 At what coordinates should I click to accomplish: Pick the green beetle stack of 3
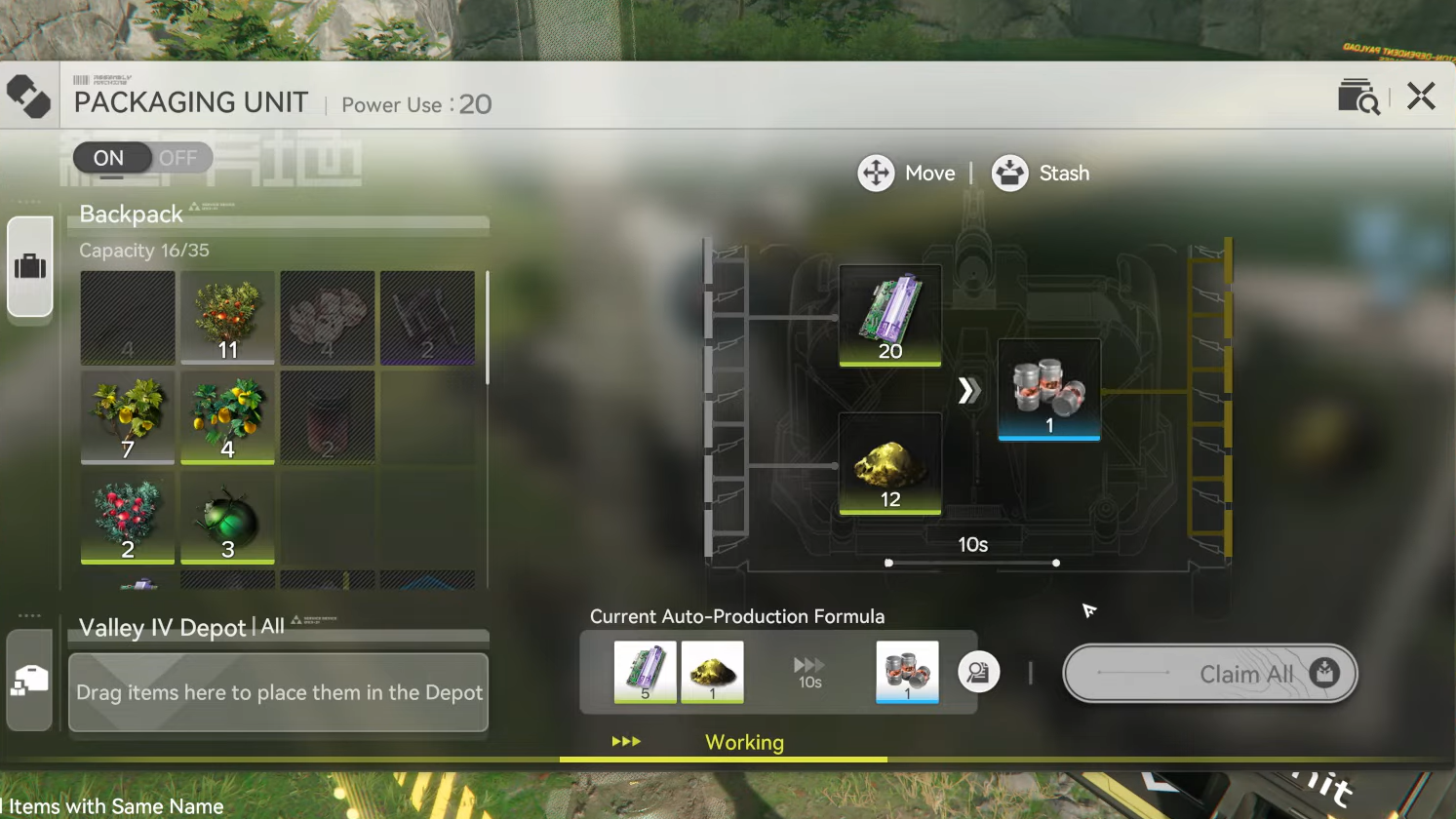click(x=227, y=518)
